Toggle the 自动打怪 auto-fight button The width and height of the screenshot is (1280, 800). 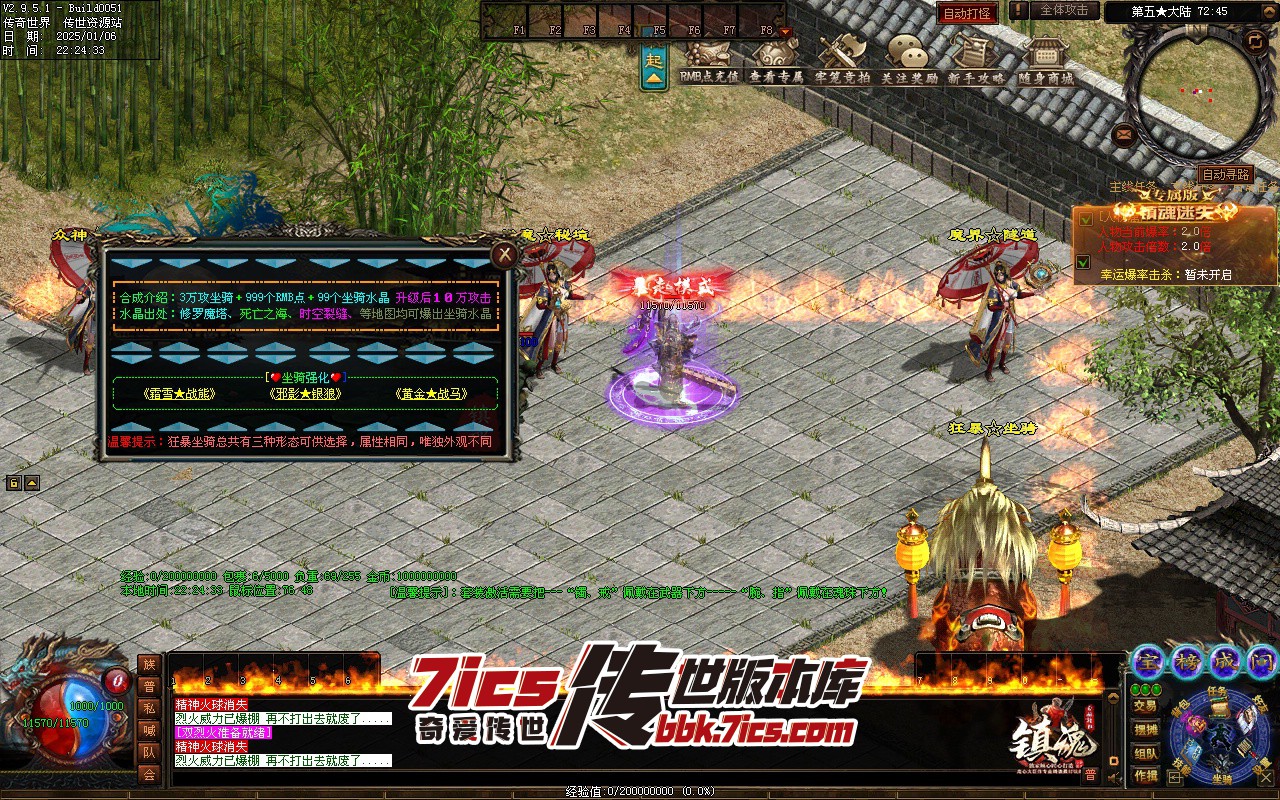coord(967,13)
